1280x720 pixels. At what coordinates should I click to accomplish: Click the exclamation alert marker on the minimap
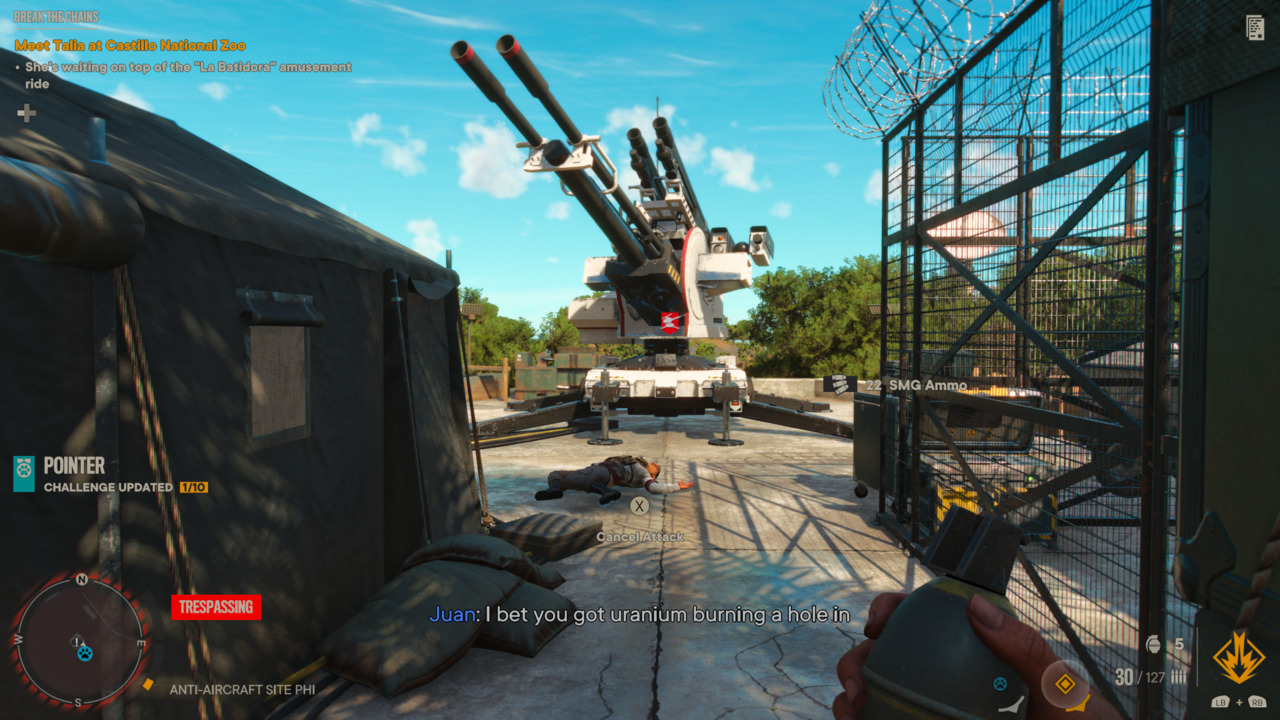pyautogui.click(x=77, y=642)
